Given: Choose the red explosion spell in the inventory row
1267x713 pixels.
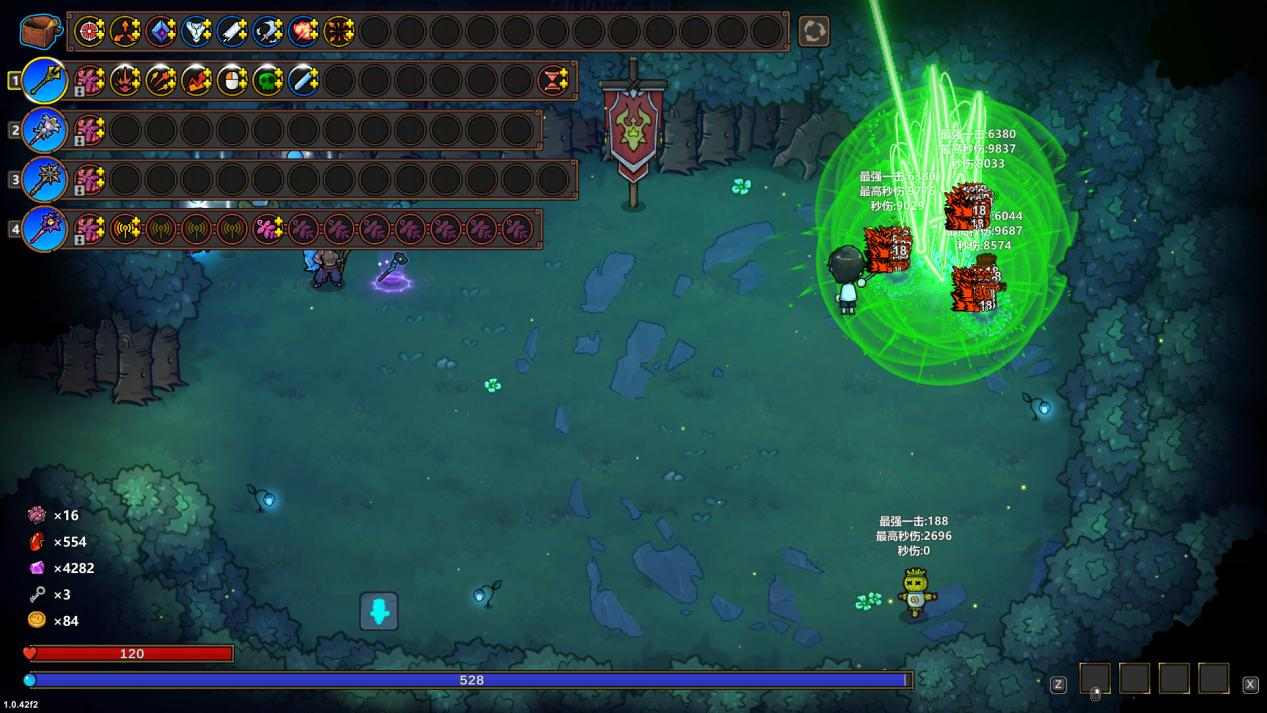Looking at the screenshot, I should coord(304,31).
